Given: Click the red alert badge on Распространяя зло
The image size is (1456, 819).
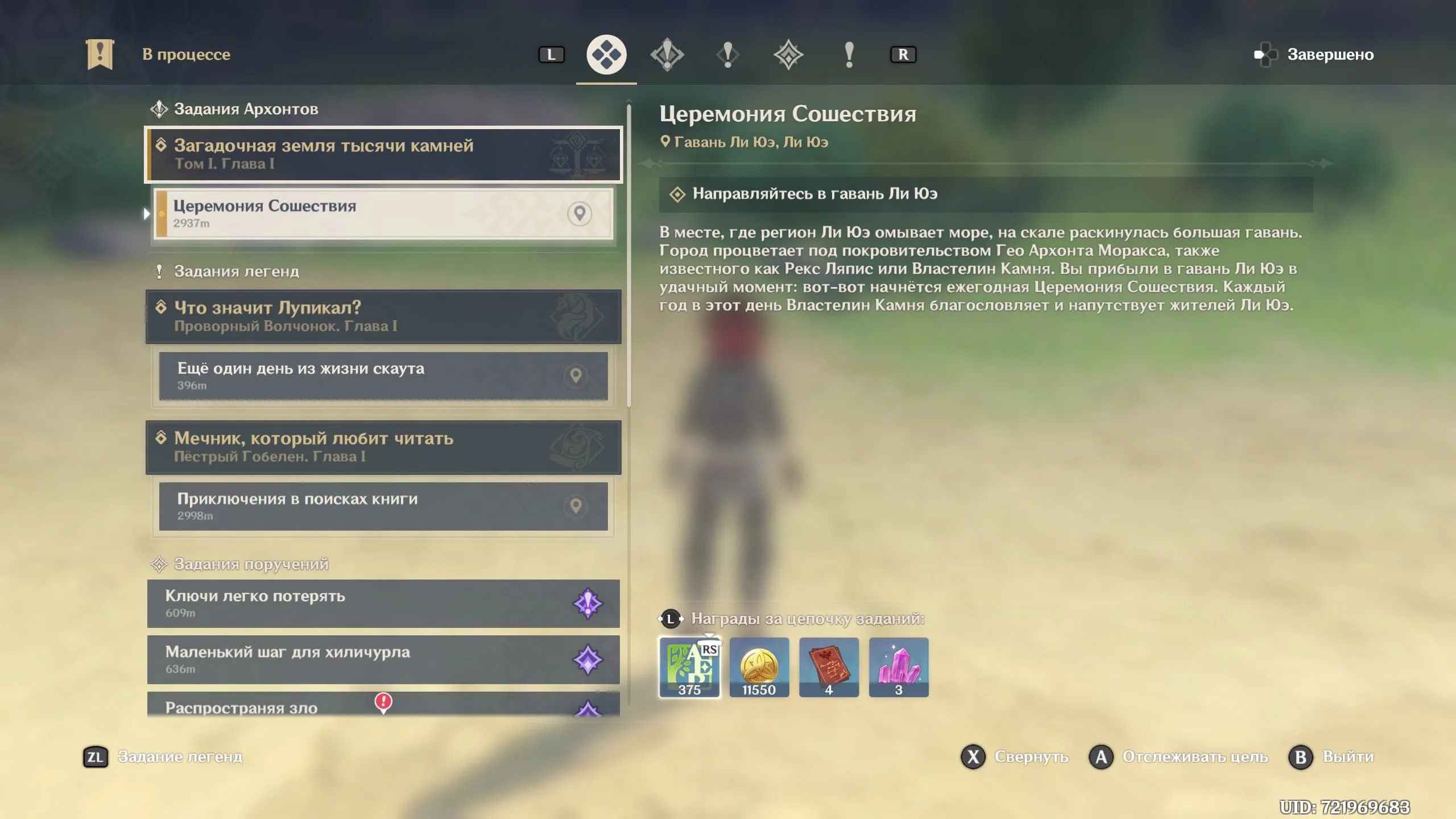Looking at the screenshot, I should 383,702.
